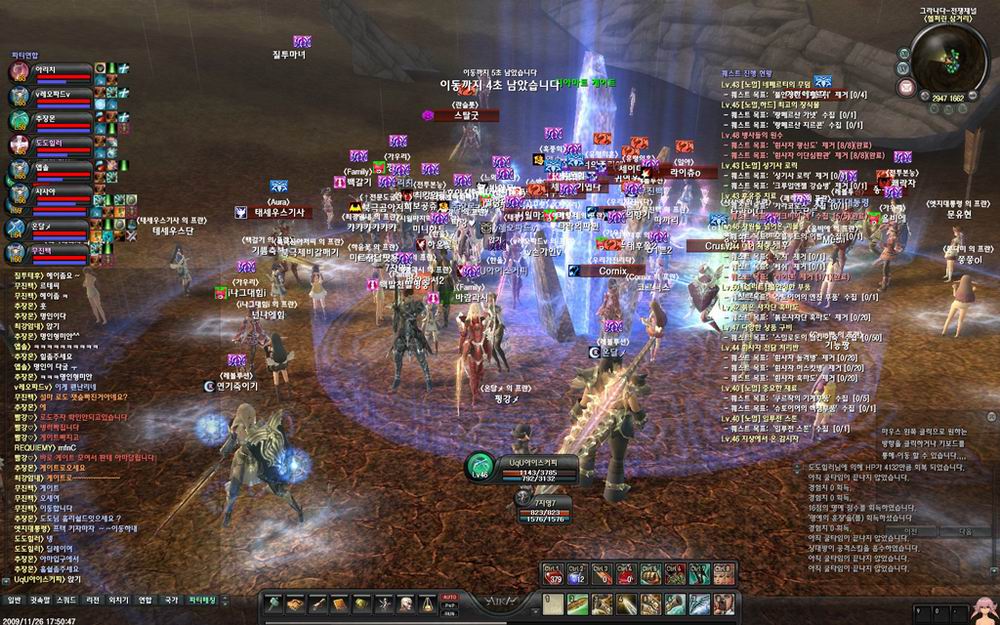Select the 국가 nation chat tab
The height and width of the screenshot is (625, 1000).
172,600
